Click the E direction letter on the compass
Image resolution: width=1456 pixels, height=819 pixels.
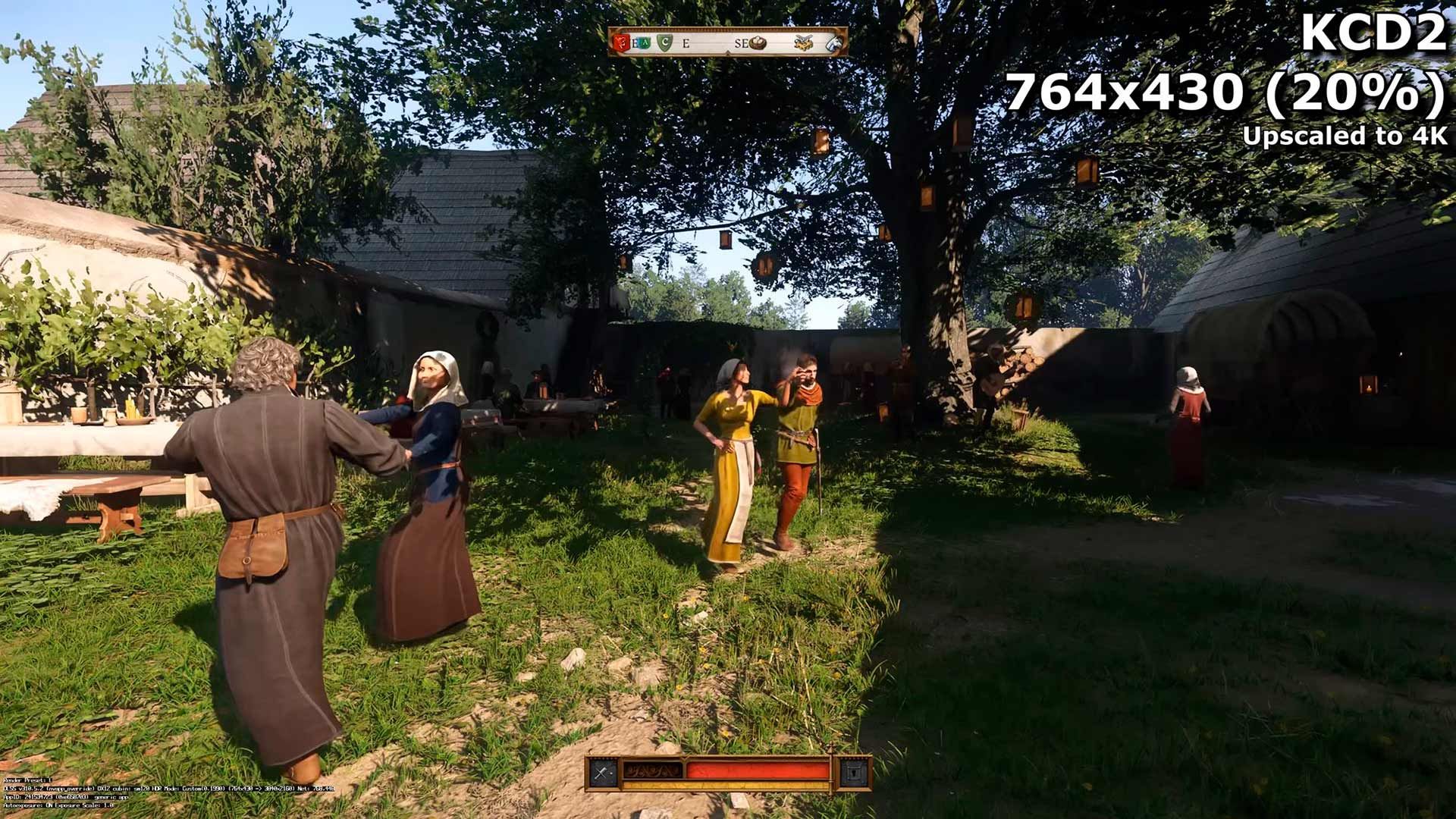(x=687, y=43)
